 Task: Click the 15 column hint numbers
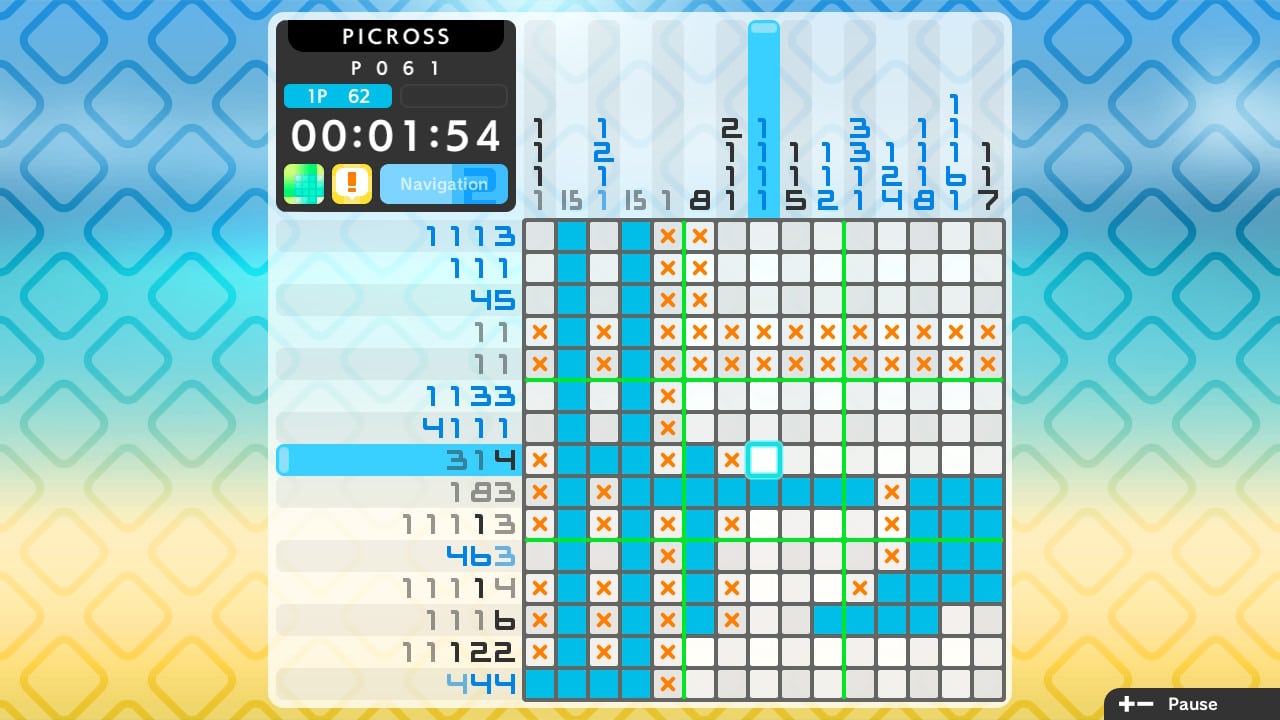(x=572, y=199)
